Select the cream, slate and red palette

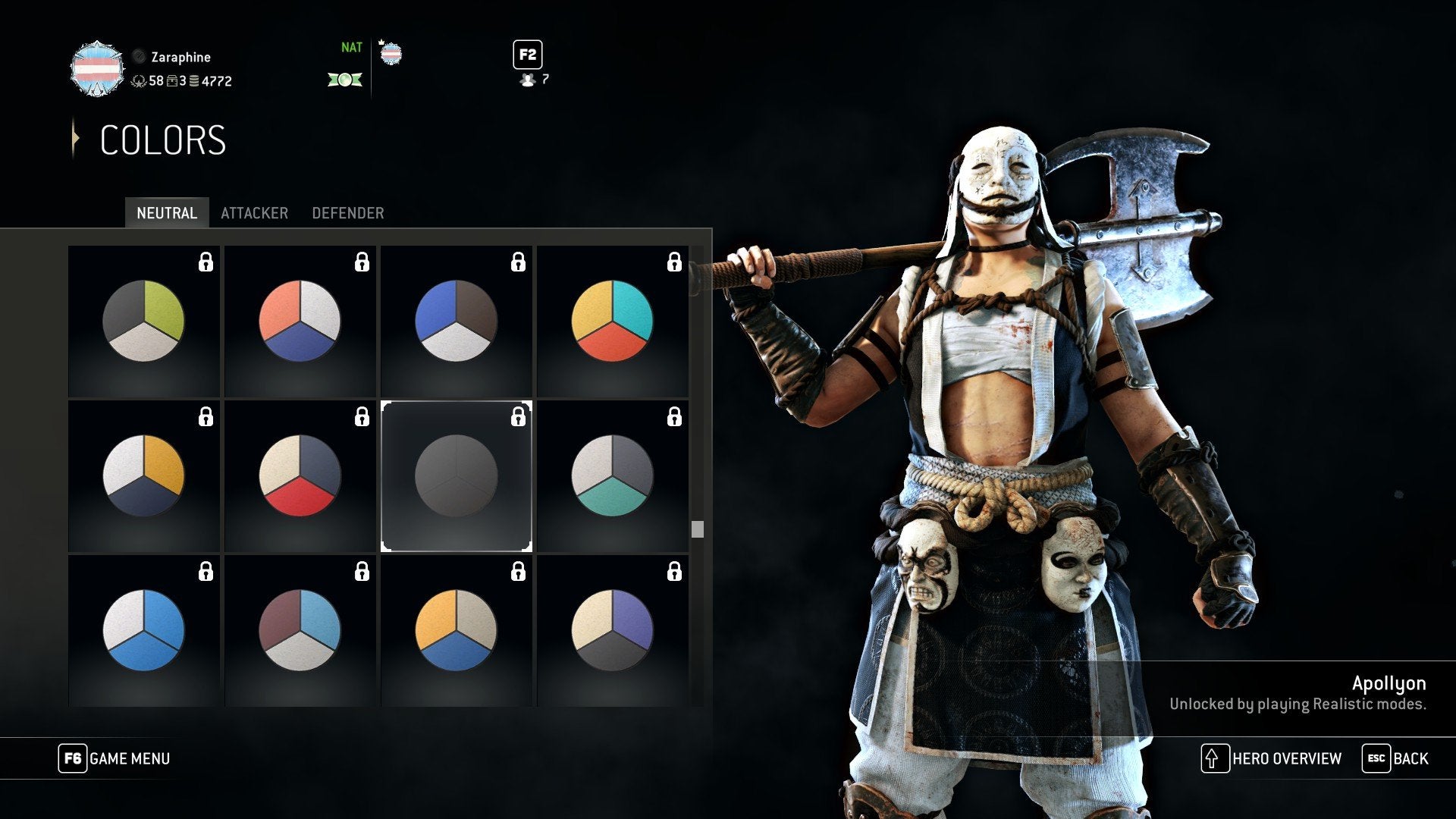tap(300, 475)
